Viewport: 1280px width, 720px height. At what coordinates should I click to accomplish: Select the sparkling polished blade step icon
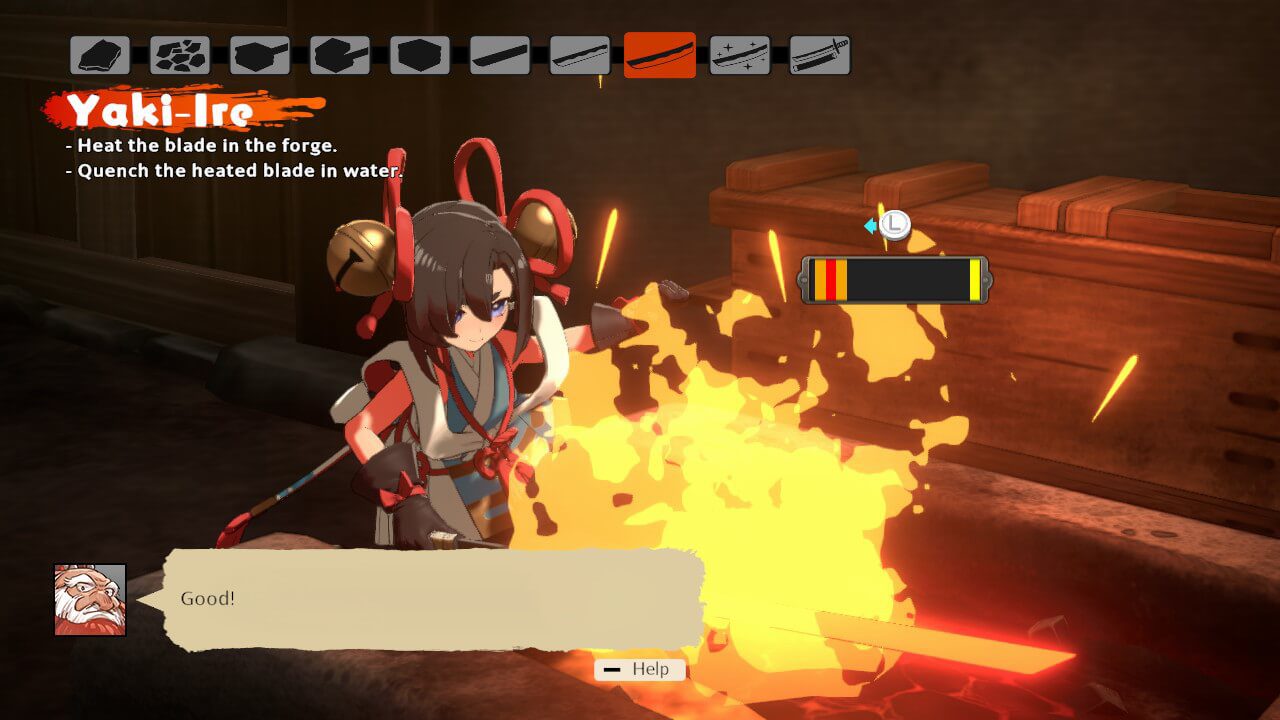pos(740,55)
